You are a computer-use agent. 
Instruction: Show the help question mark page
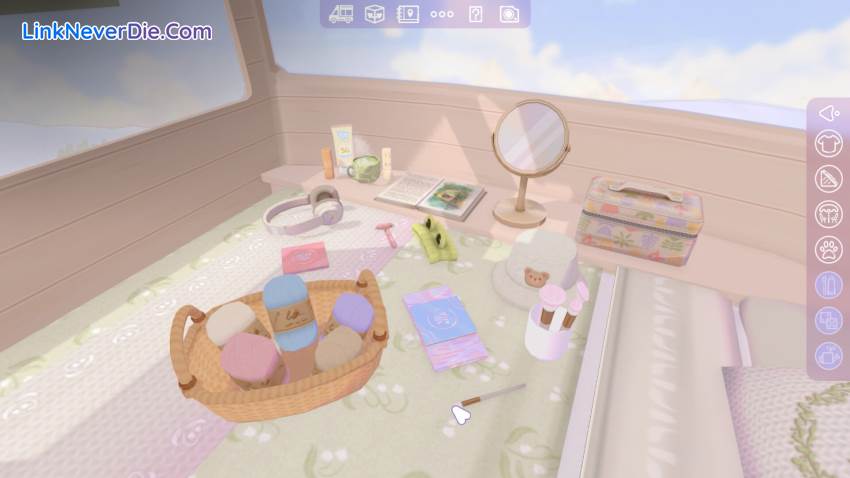click(476, 14)
